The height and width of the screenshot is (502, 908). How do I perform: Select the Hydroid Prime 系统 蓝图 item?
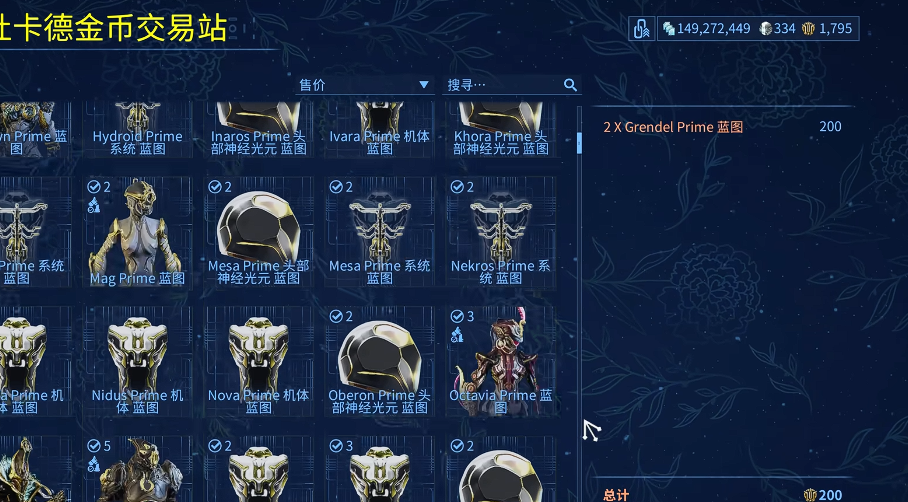tap(137, 130)
